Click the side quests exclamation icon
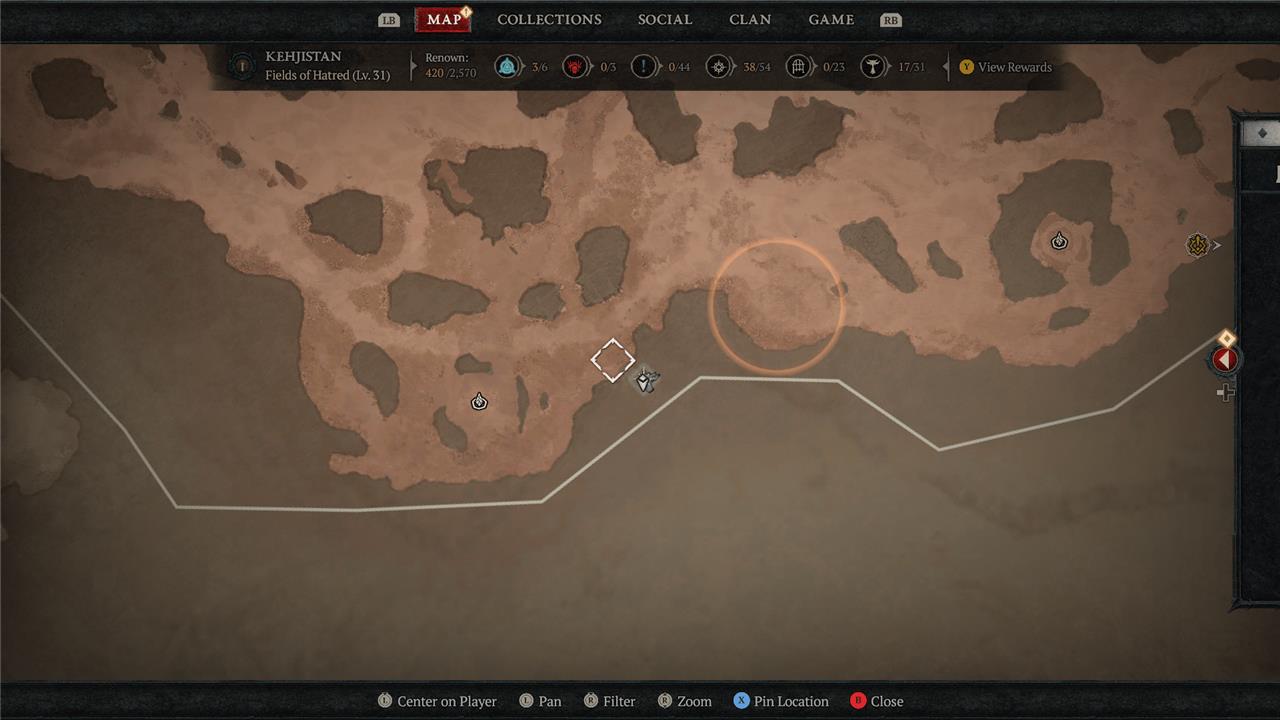 644,67
